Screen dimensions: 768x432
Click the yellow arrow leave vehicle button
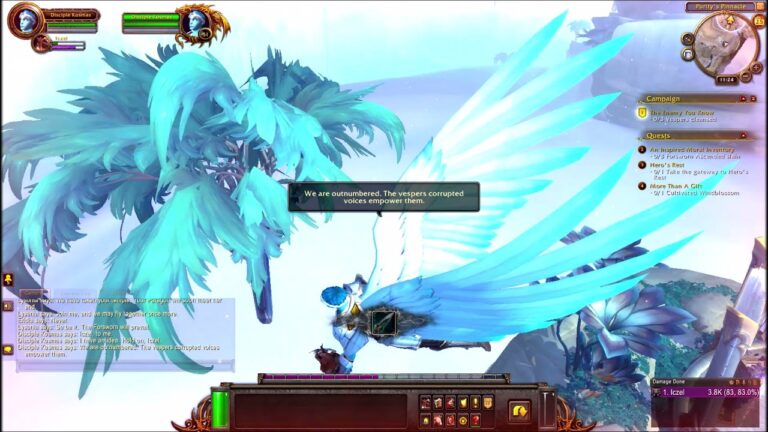[x=519, y=410]
